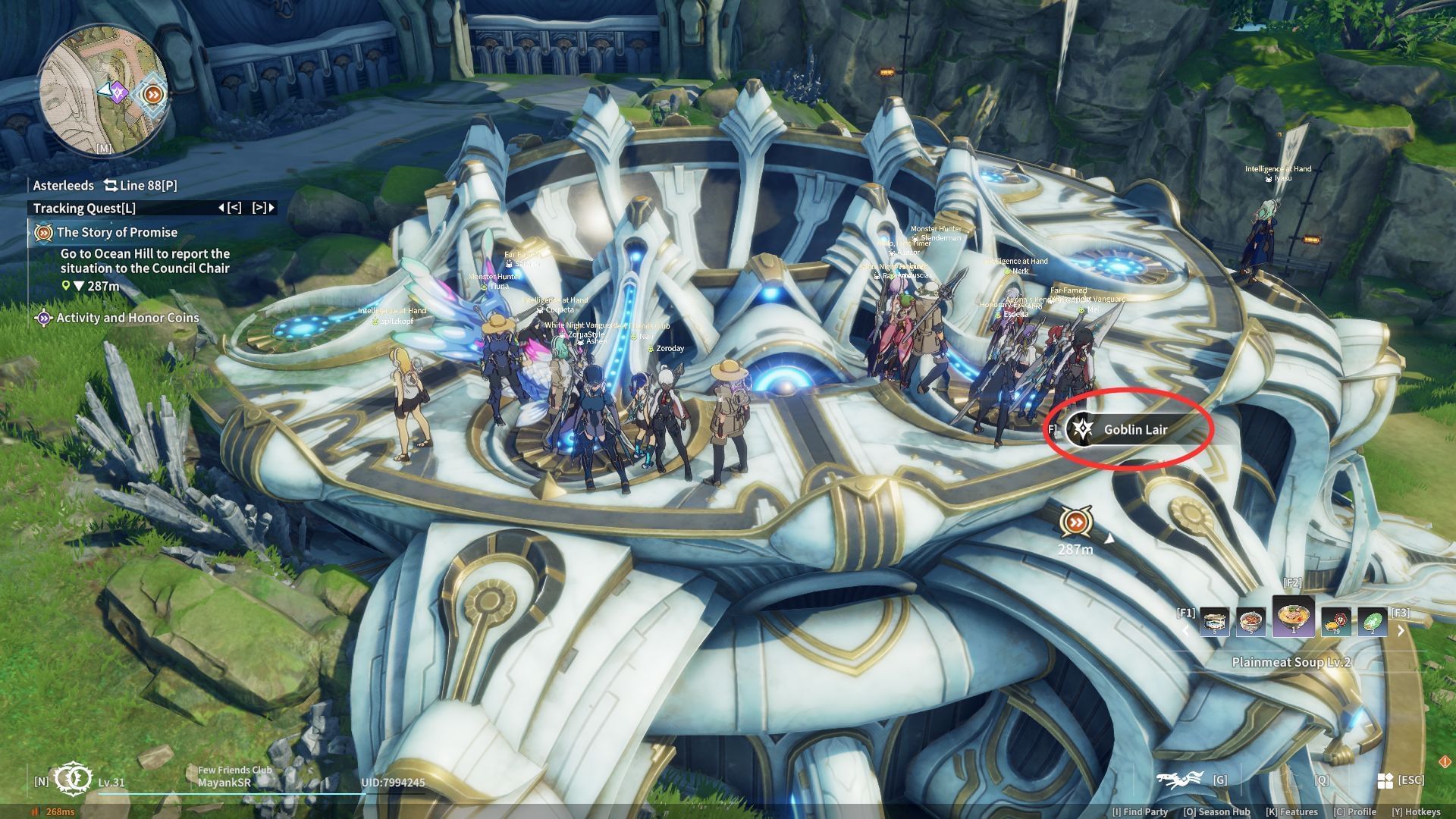The width and height of the screenshot is (1456, 819).
Task: Open the Season Hub
Action: pyautogui.click(x=1216, y=812)
